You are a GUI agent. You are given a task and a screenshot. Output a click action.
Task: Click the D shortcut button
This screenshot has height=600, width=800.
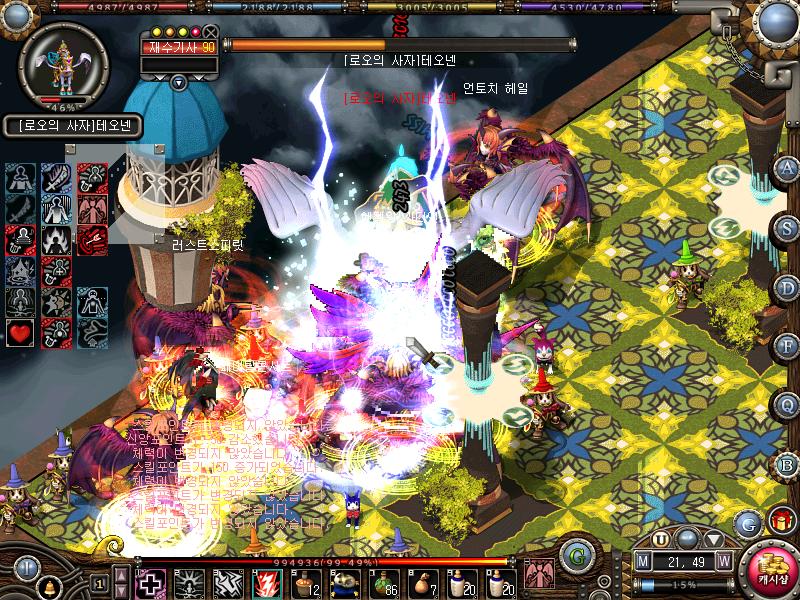click(x=787, y=287)
